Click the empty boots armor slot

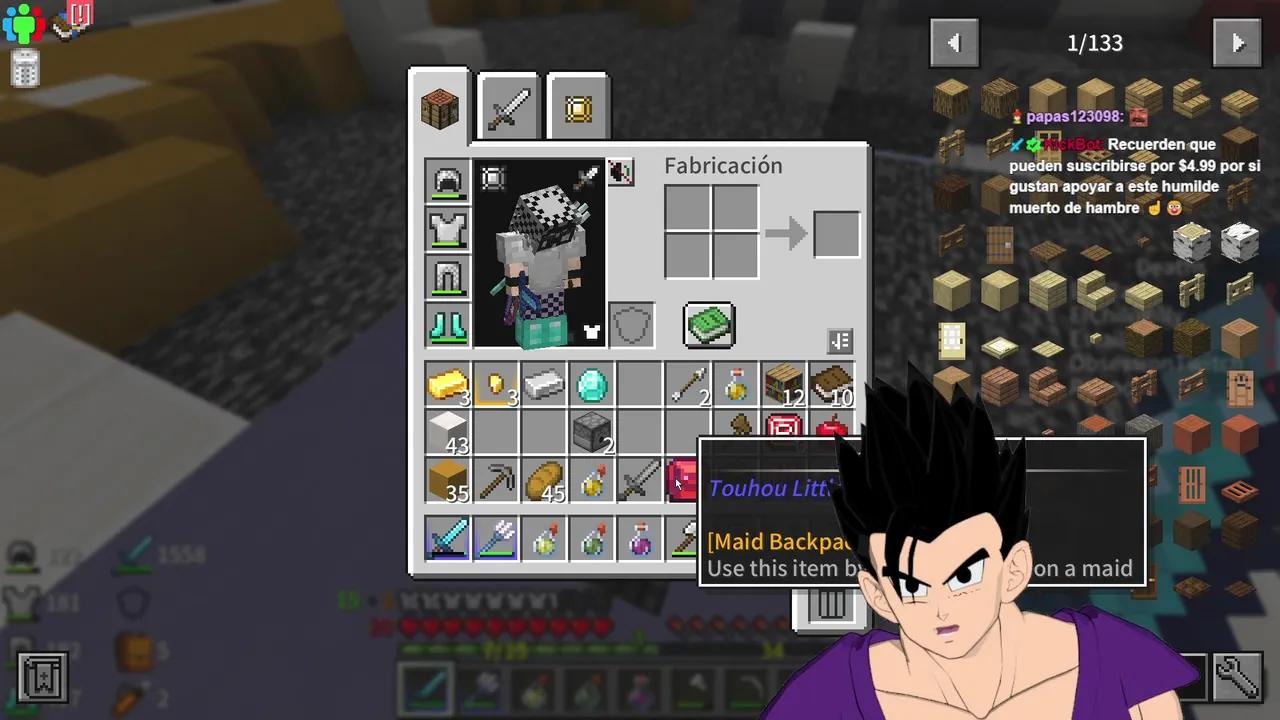click(x=447, y=325)
